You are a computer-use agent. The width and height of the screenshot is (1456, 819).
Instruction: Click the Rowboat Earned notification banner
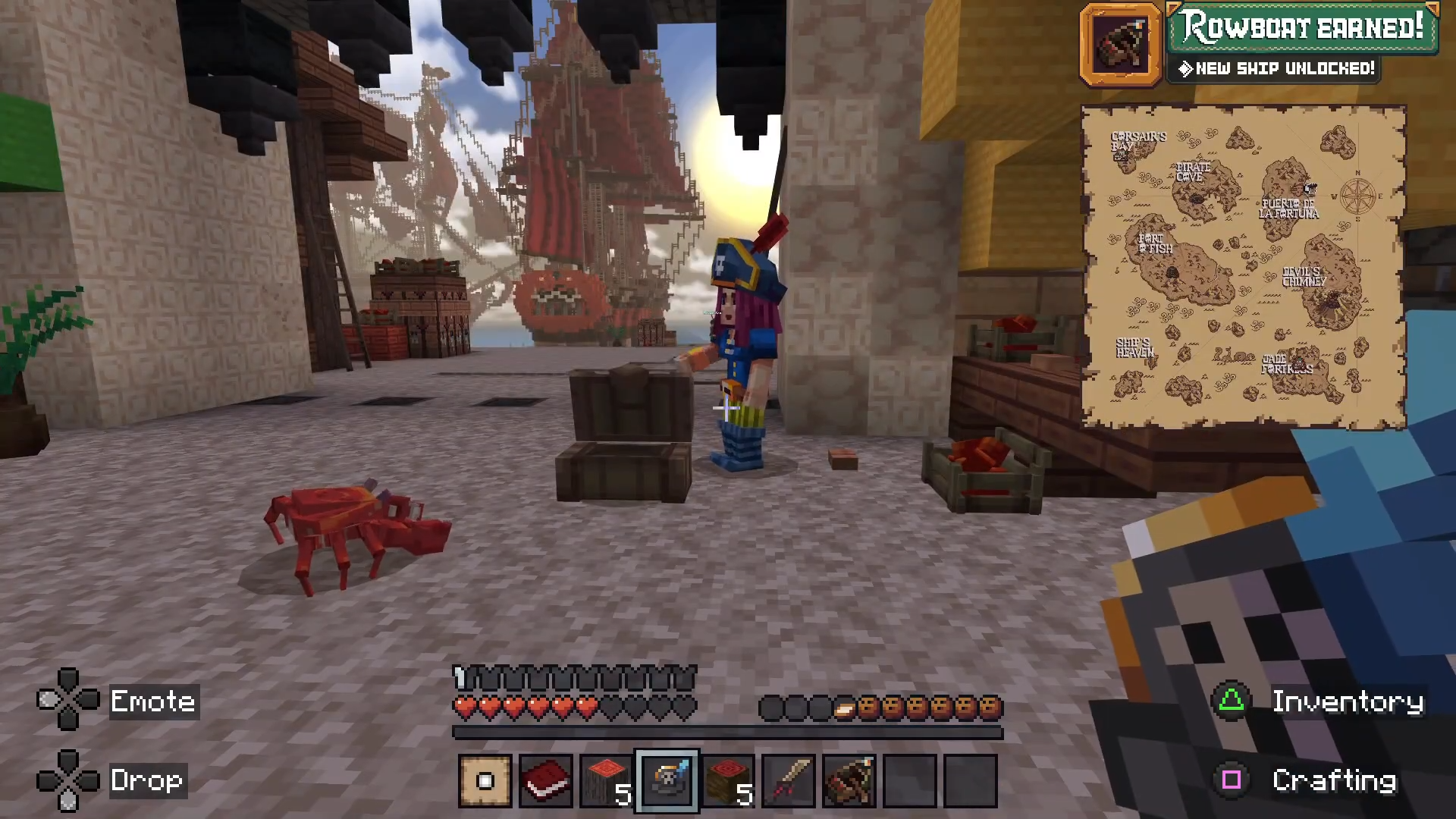click(1303, 29)
